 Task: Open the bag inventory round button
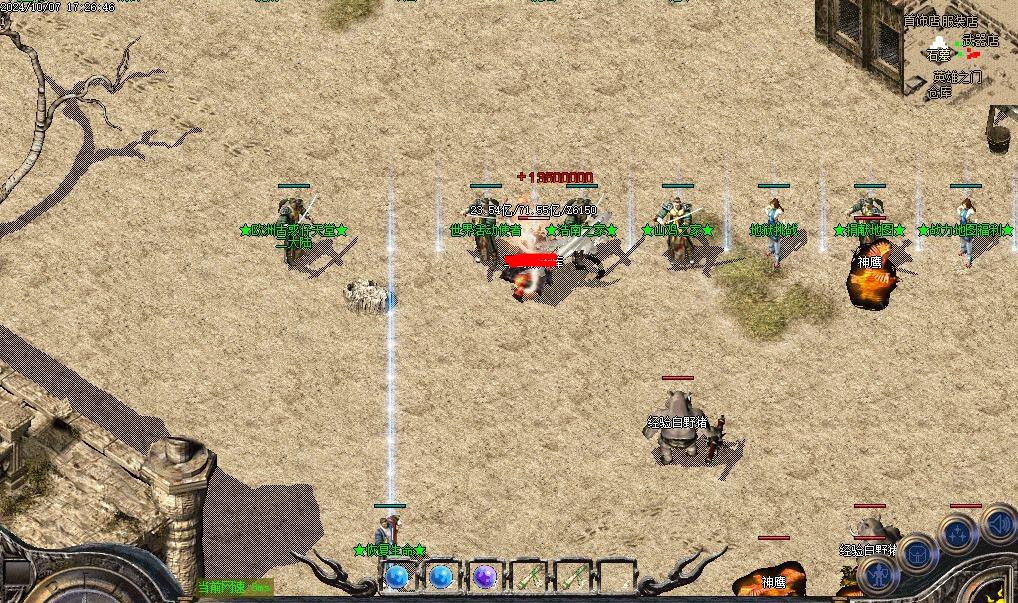916,554
